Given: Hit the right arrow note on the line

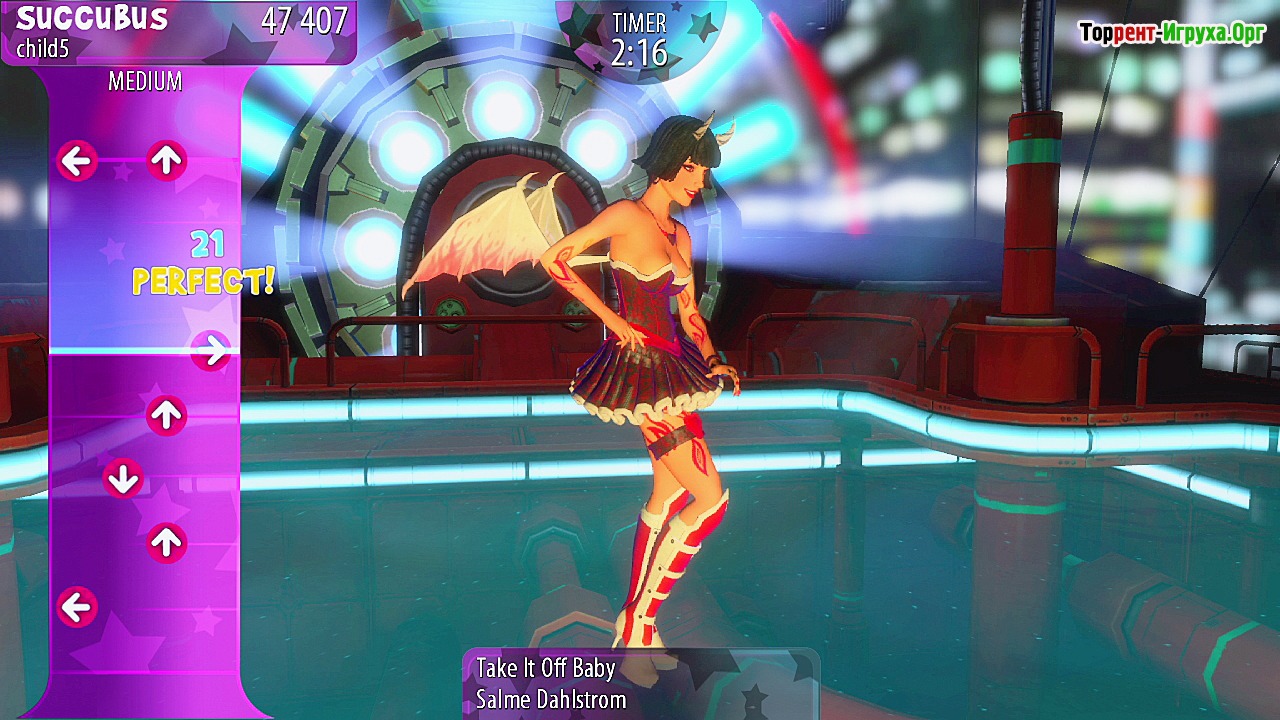Looking at the screenshot, I should (210, 350).
